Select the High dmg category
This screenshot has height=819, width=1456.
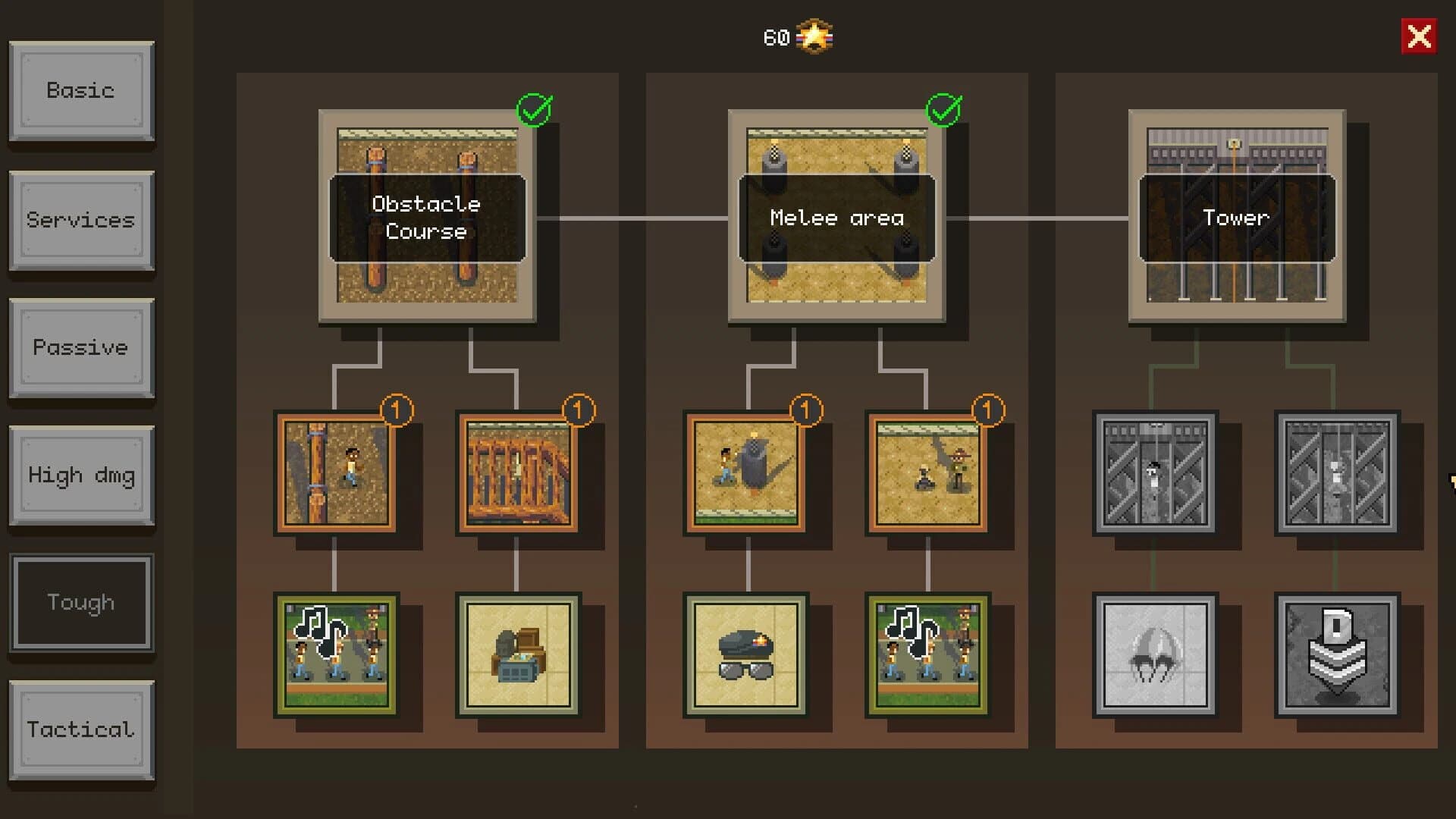81,475
